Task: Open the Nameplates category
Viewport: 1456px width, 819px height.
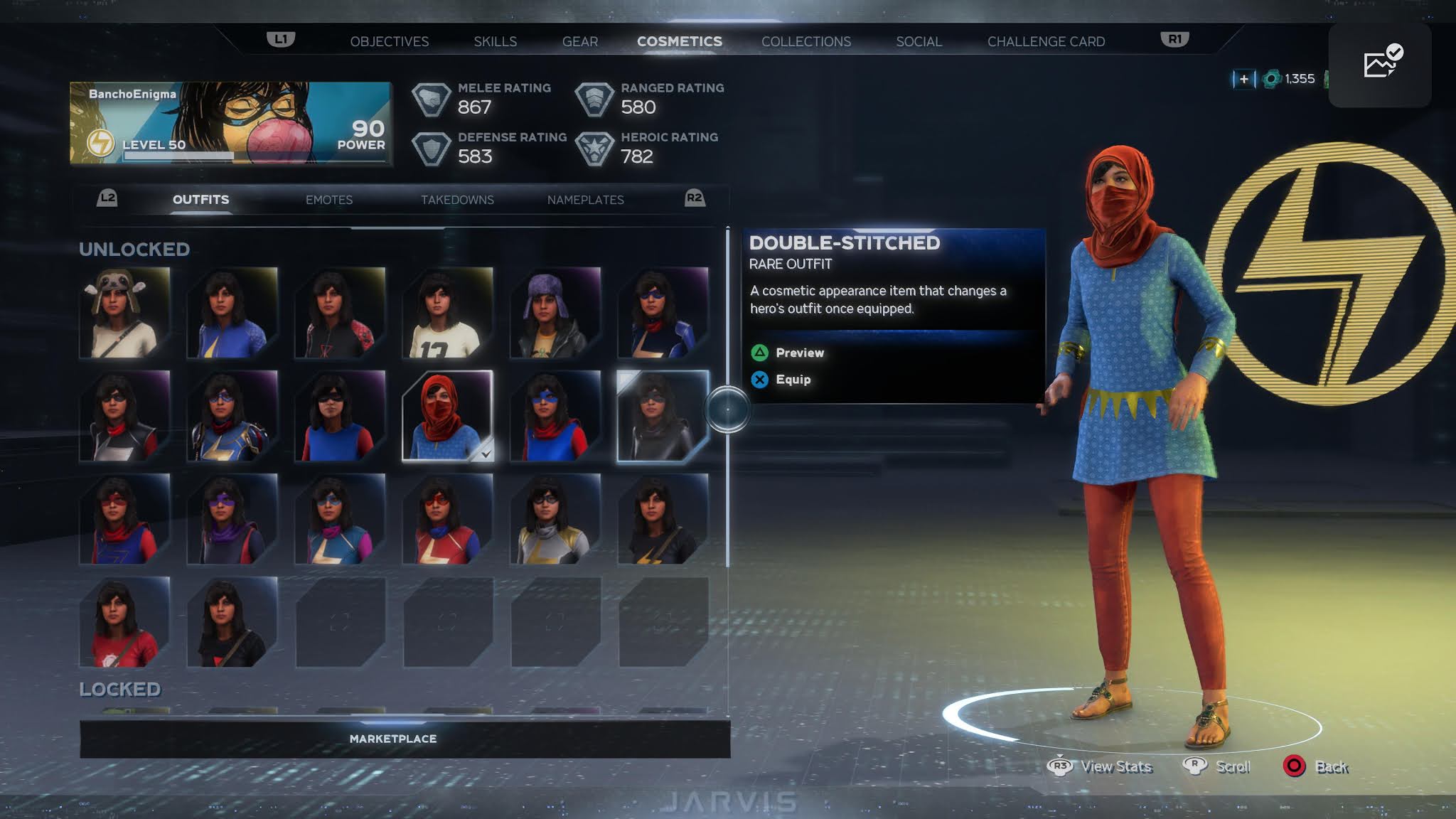Action: click(585, 200)
